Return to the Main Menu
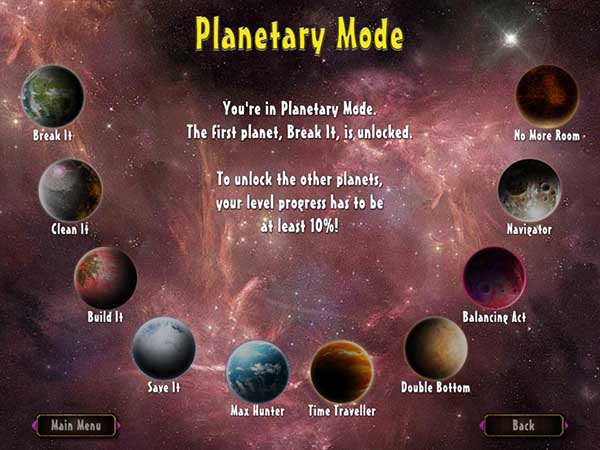This screenshot has width=600, height=450. [x=77, y=425]
